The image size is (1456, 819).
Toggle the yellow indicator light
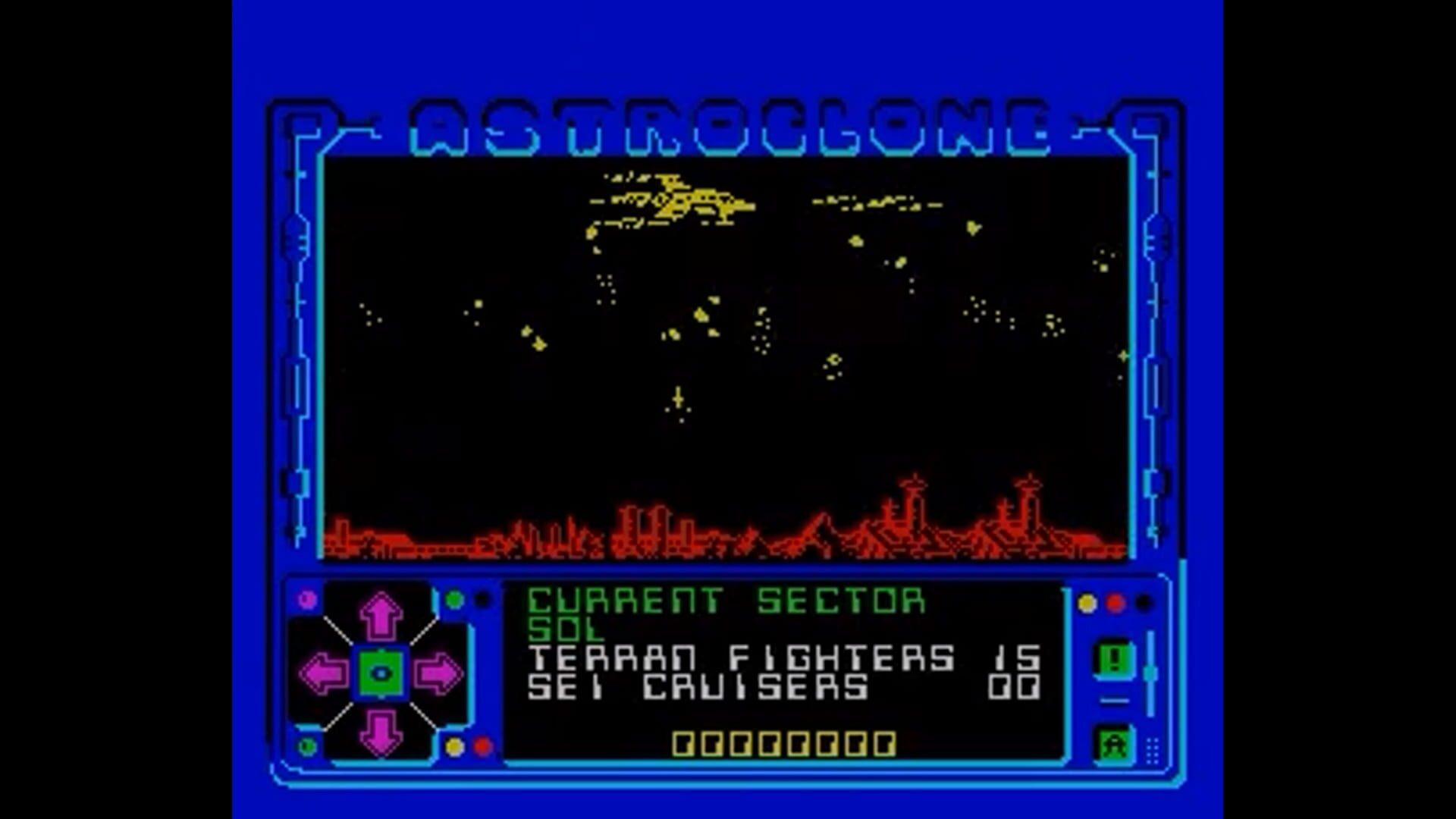(1086, 601)
